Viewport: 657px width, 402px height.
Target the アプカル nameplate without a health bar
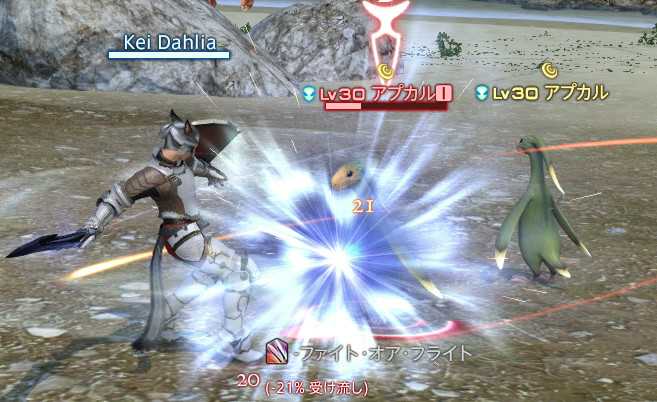coord(543,93)
